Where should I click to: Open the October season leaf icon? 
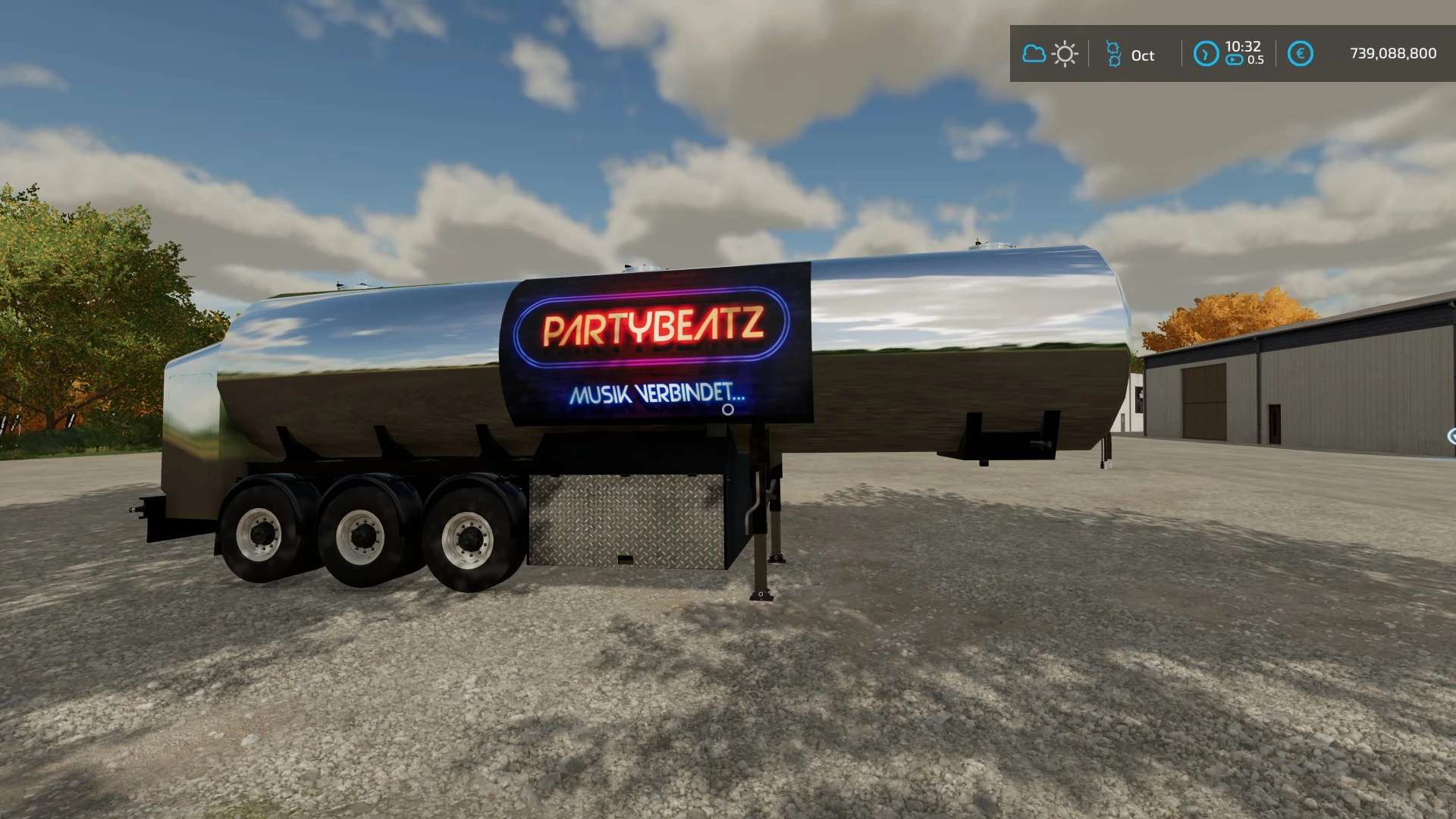[x=1113, y=54]
